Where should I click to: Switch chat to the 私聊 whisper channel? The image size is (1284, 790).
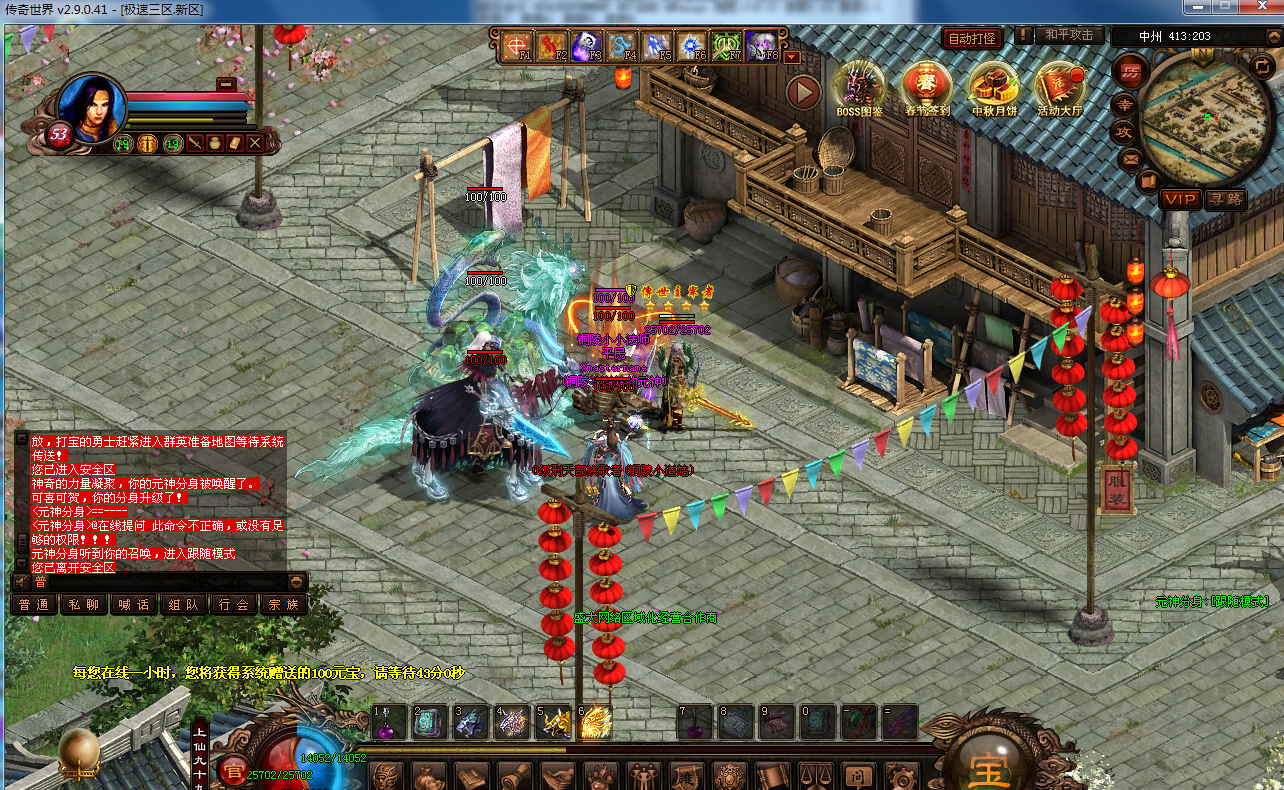[84, 604]
